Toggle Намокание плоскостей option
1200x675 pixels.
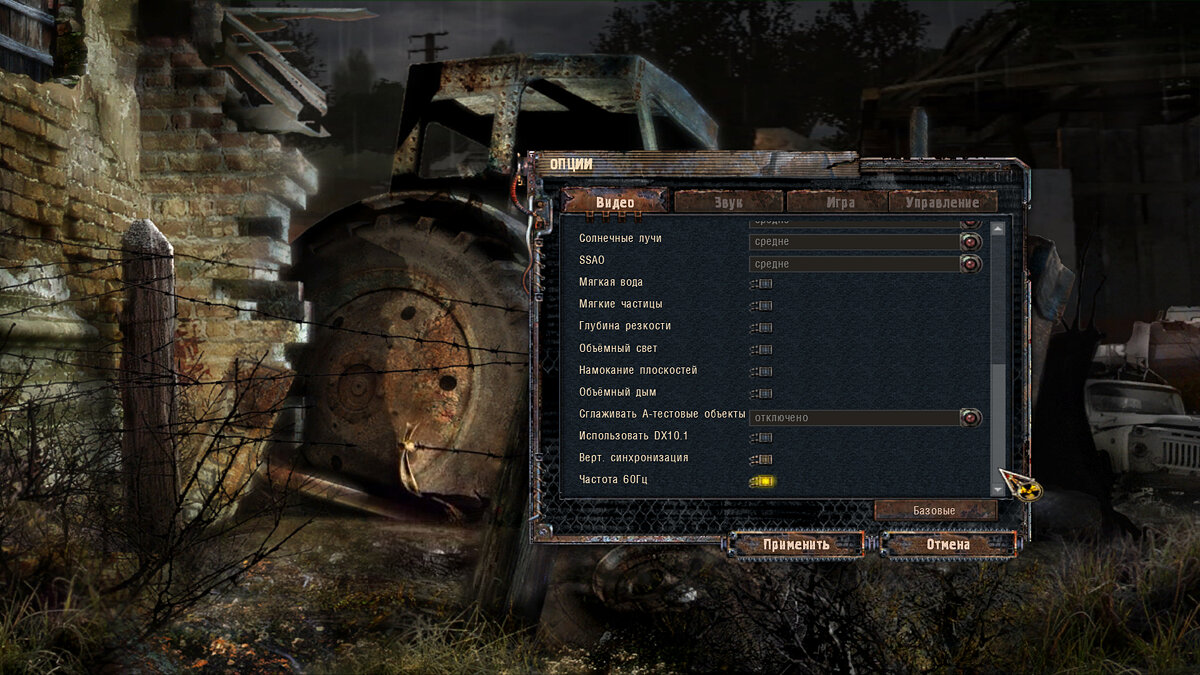click(763, 371)
